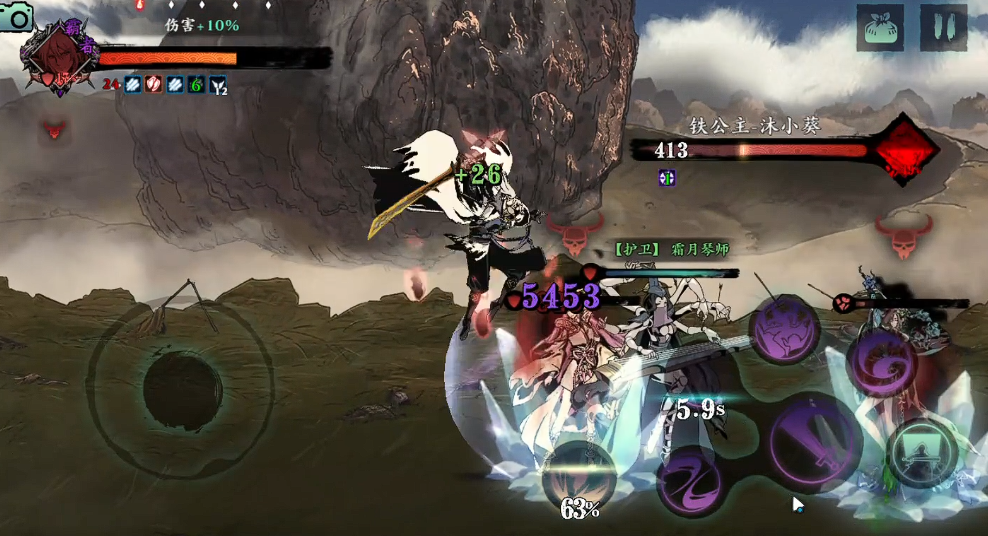Open the bag inventory icon
This screenshot has height=536, width=988.
[x=880, y=28]
